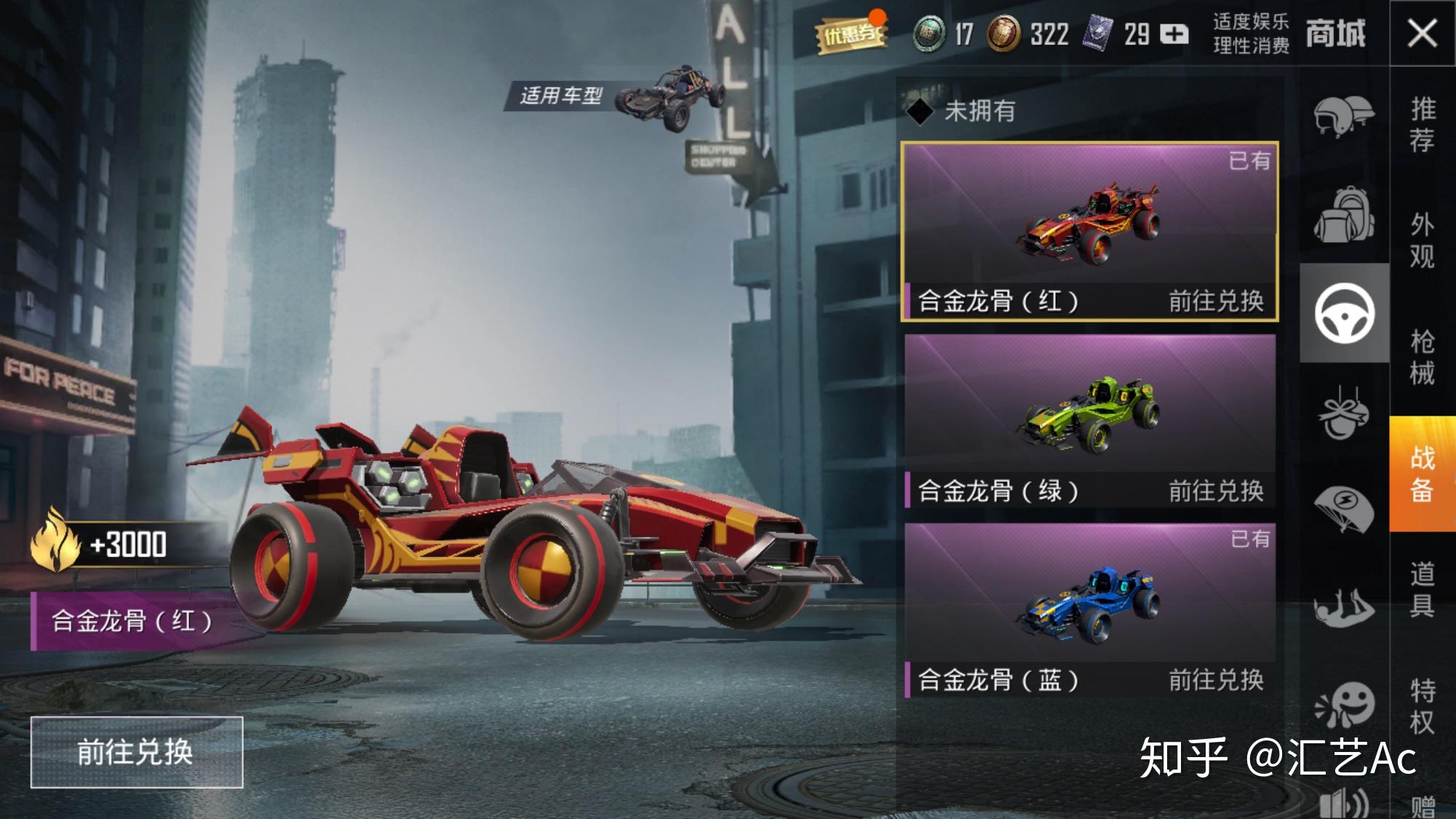Close the shop with the X button
Image resolution: width=1456 pixels, height=819 pixels.
[1422, 33]
